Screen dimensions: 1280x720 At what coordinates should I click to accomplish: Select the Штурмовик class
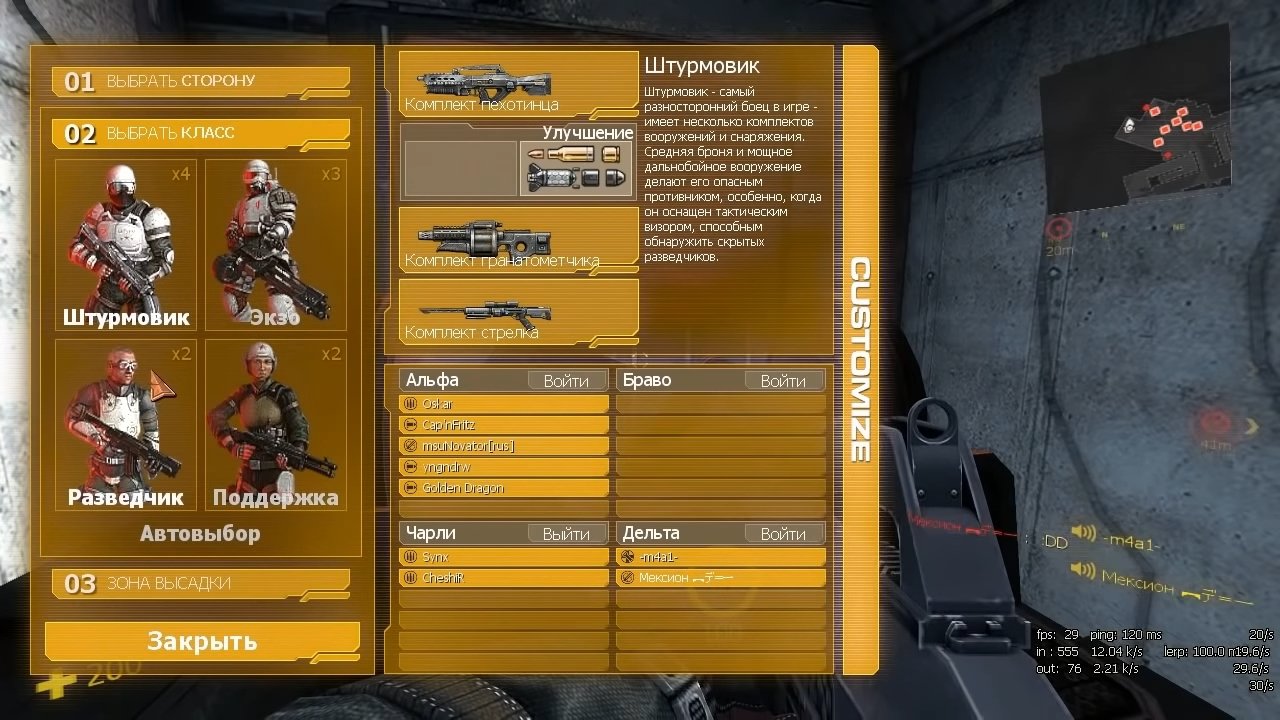125,245
